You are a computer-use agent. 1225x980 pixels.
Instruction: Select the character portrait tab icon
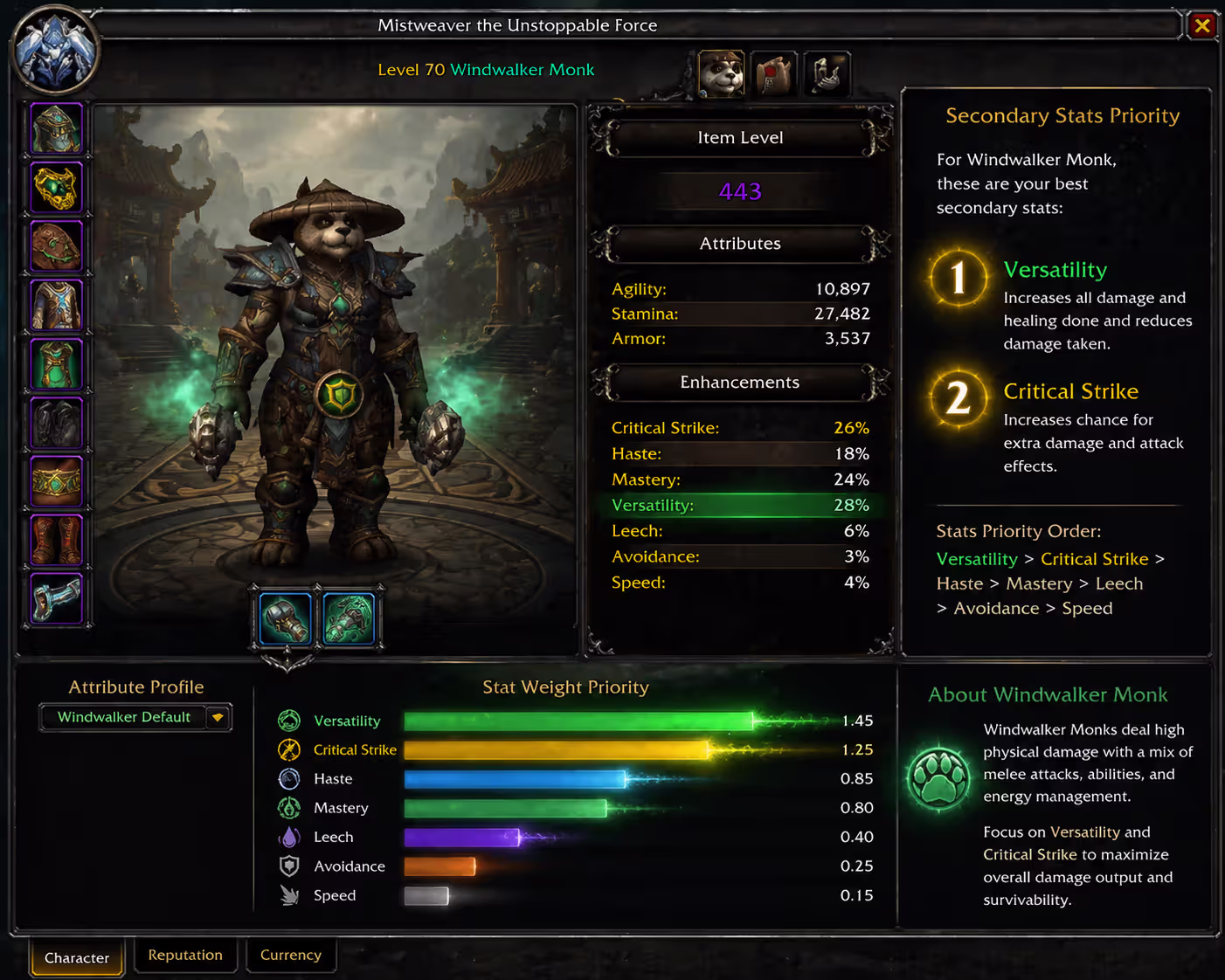coord(721,74)
